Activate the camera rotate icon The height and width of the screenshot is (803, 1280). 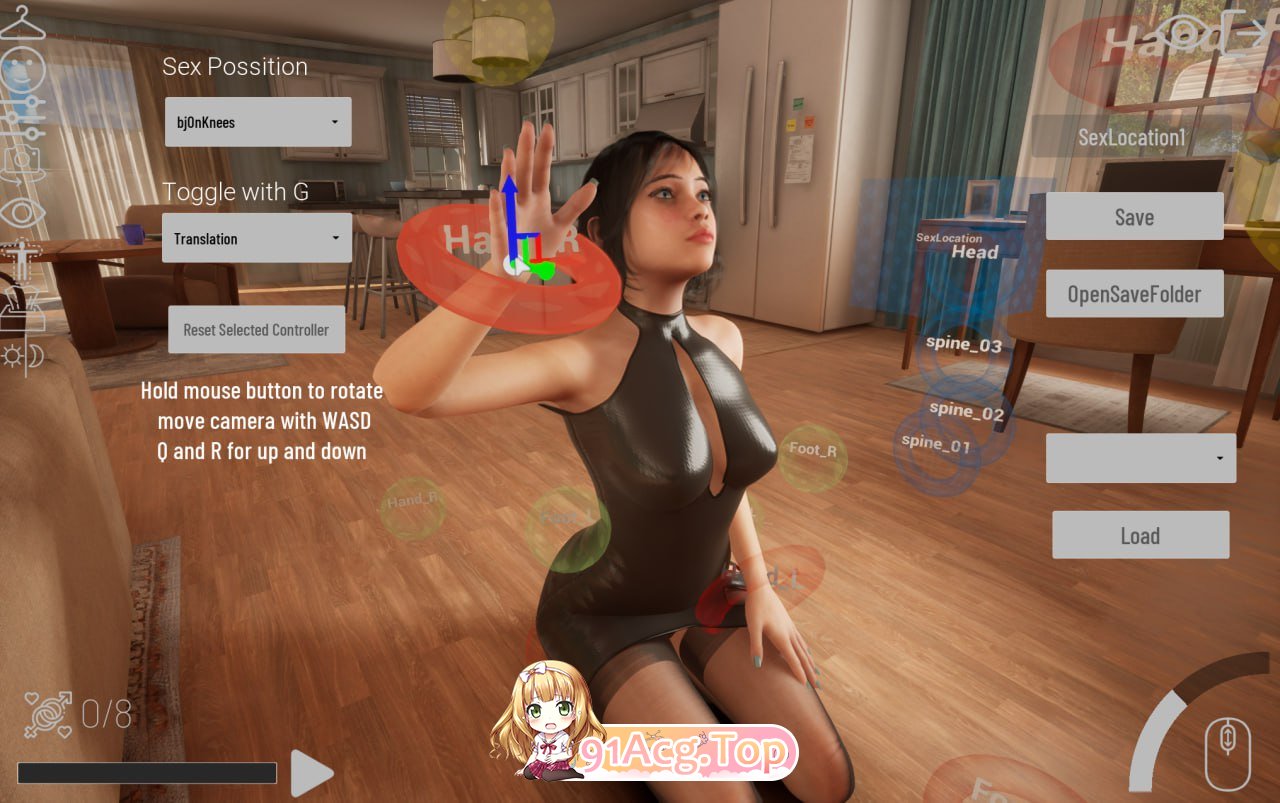tap(22, 163)
